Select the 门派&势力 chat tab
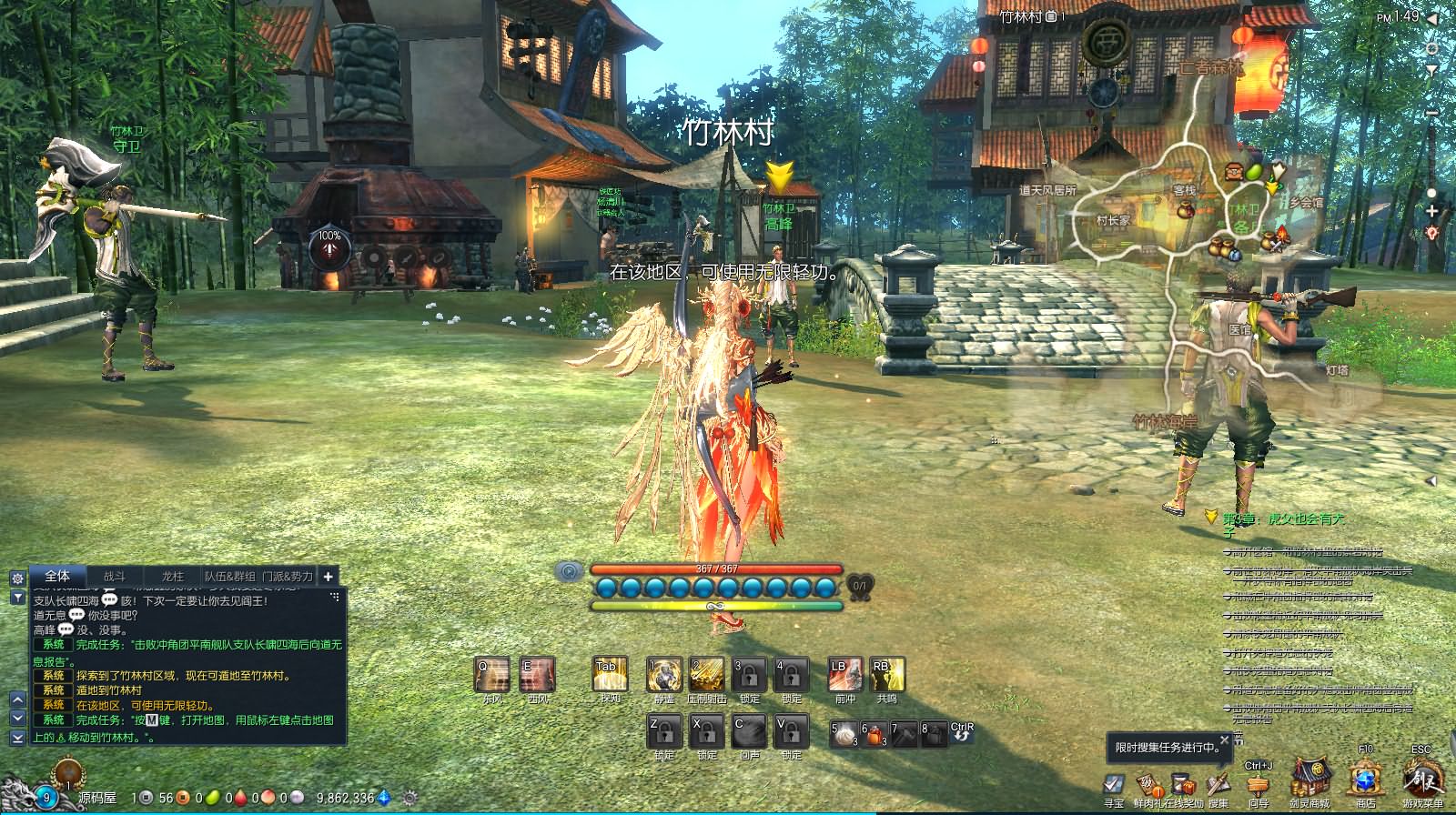Screen dimensions: 1456x815 click(287, 576)
